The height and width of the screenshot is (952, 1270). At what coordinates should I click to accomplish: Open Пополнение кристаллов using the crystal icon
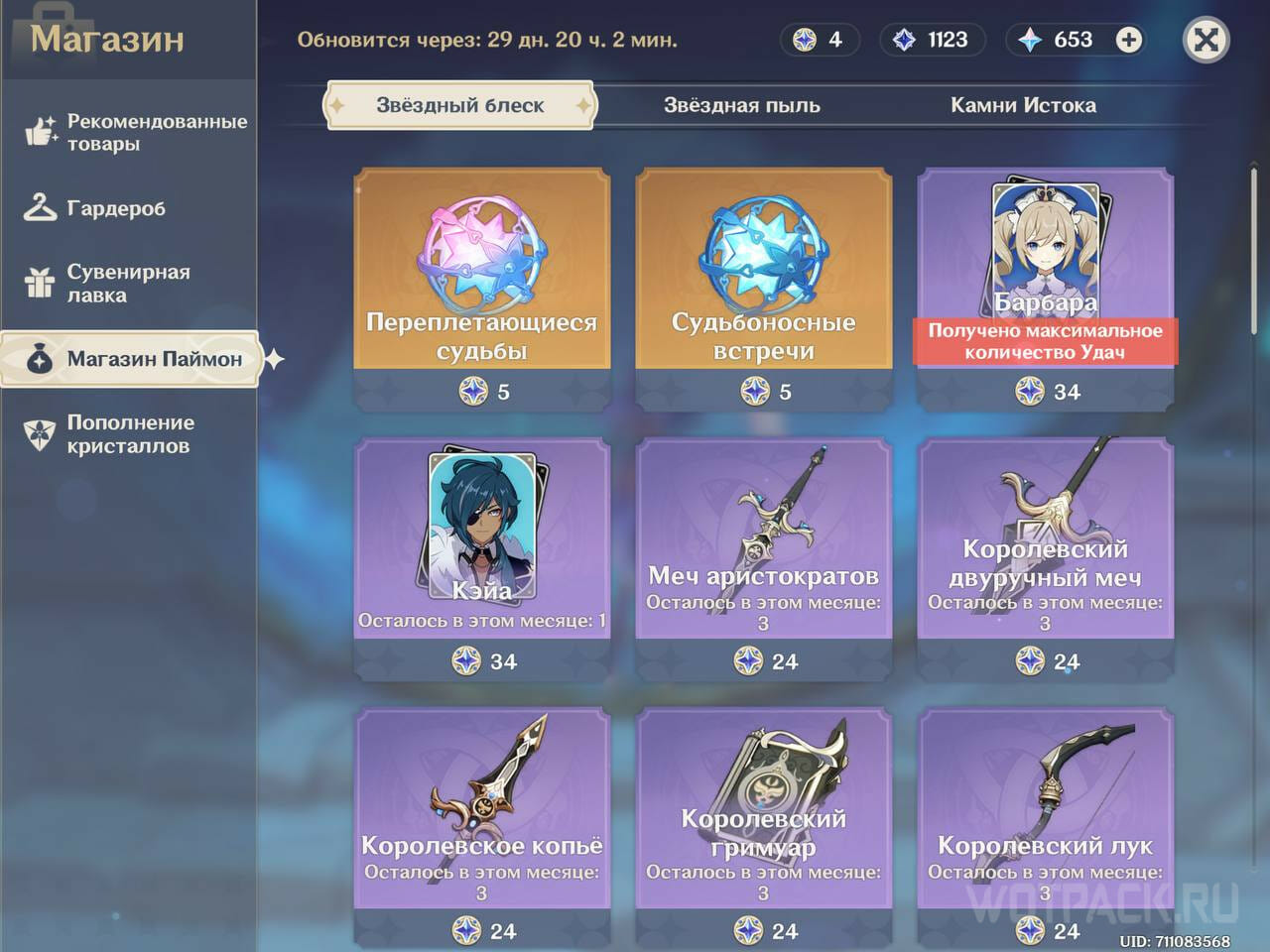pos(38,433)
